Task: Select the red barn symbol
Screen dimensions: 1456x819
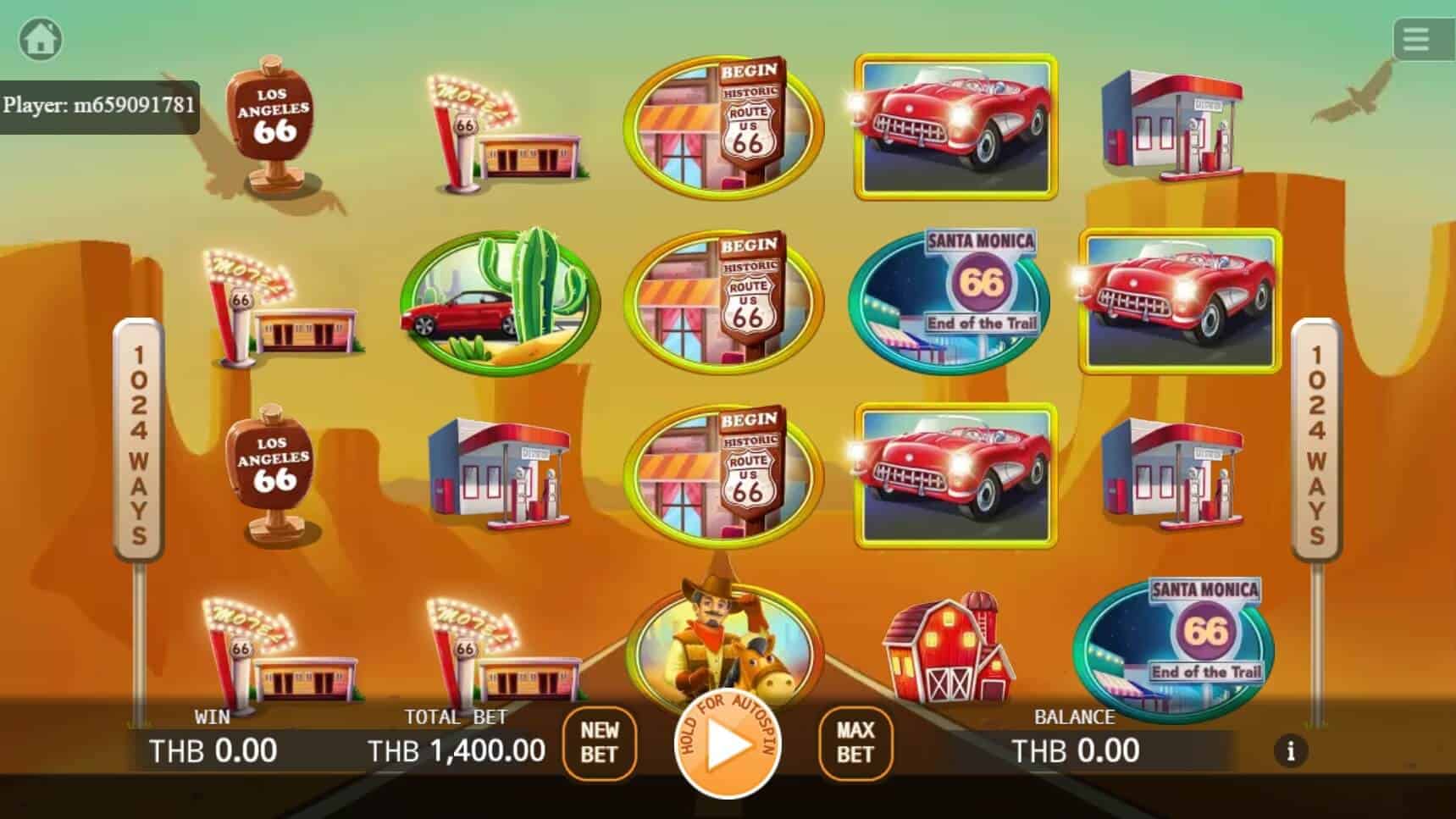Action: pos(949,652)
